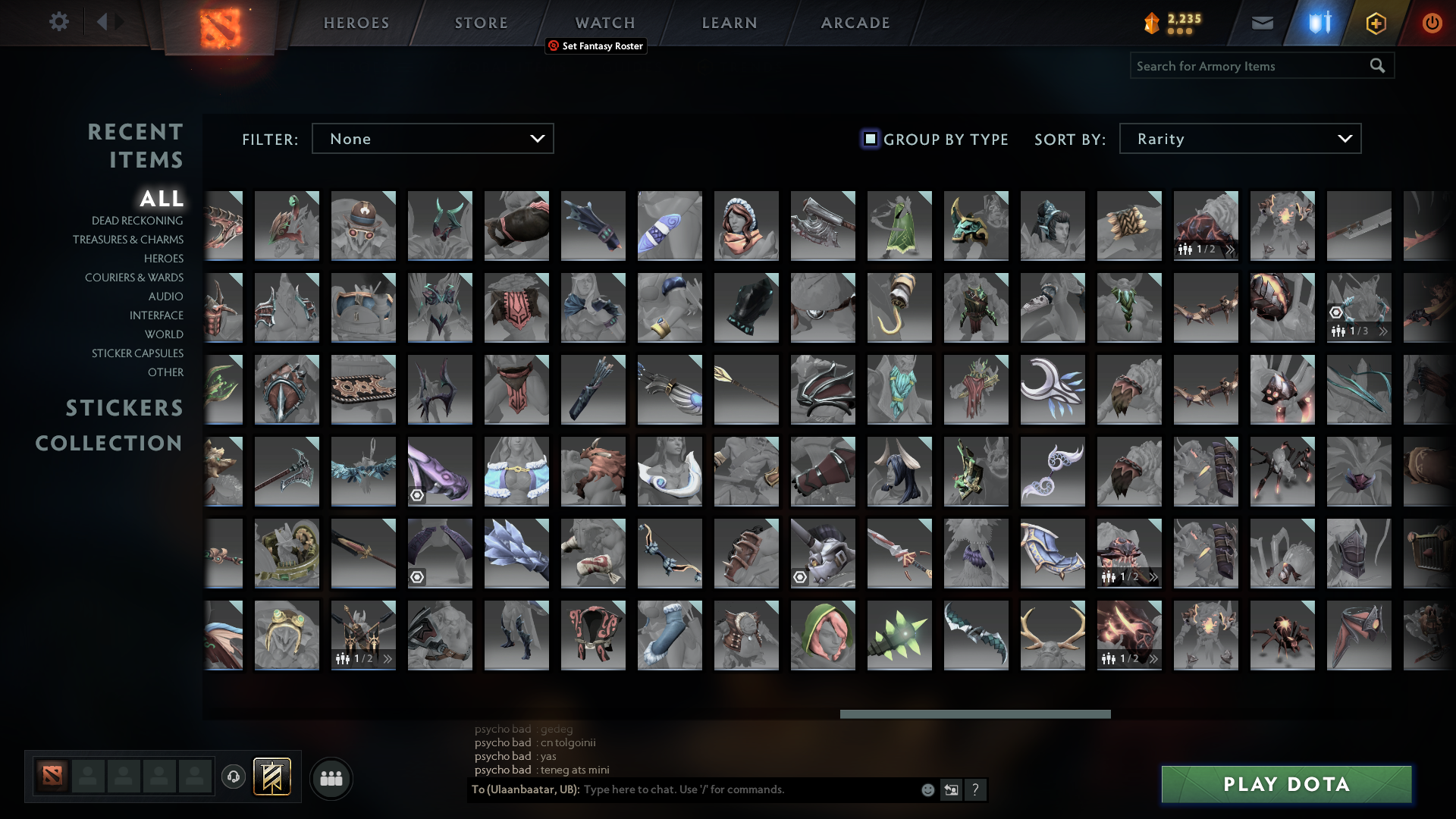1456x819 pixels.
Task: Click the search magnifier icon
Action: pos(1376,66)
